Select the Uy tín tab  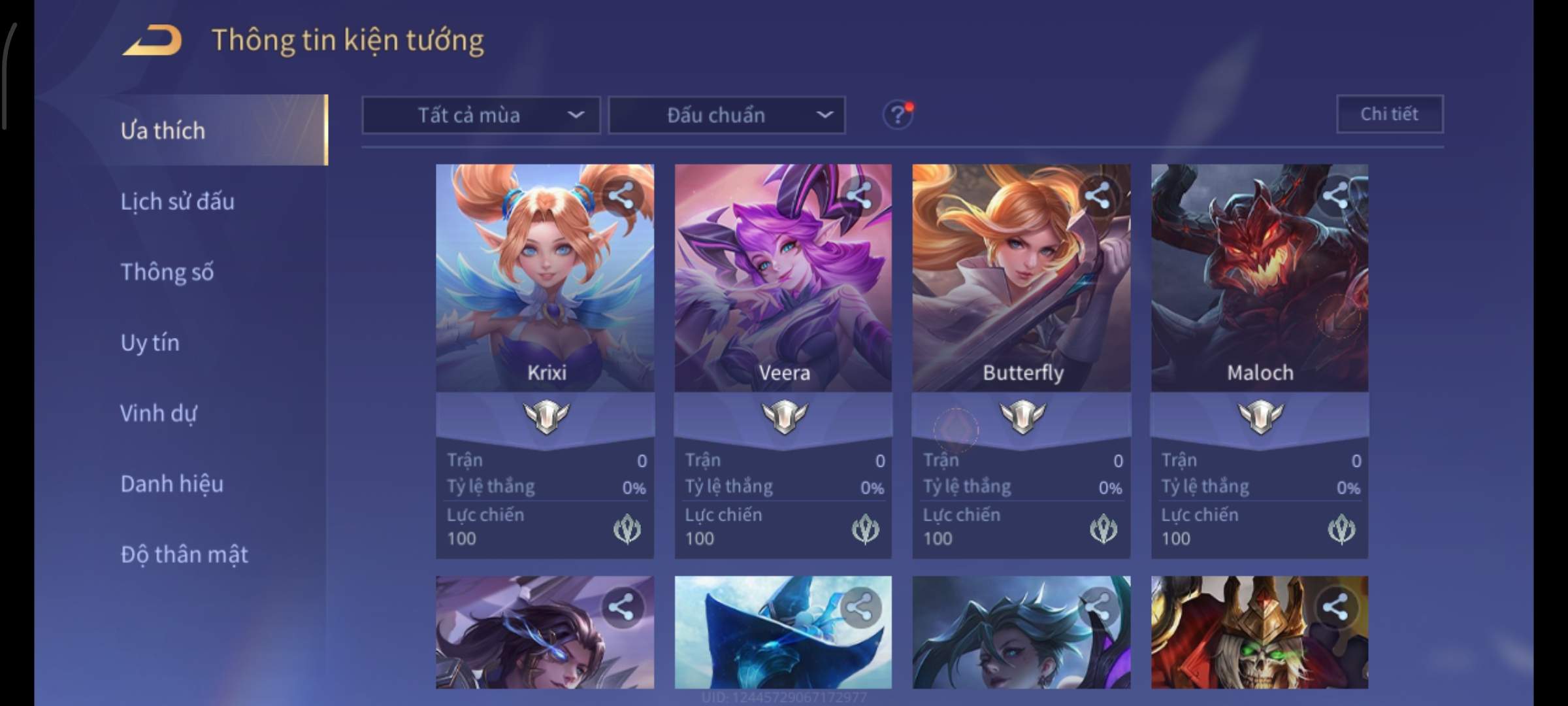(x=150, y=343)
